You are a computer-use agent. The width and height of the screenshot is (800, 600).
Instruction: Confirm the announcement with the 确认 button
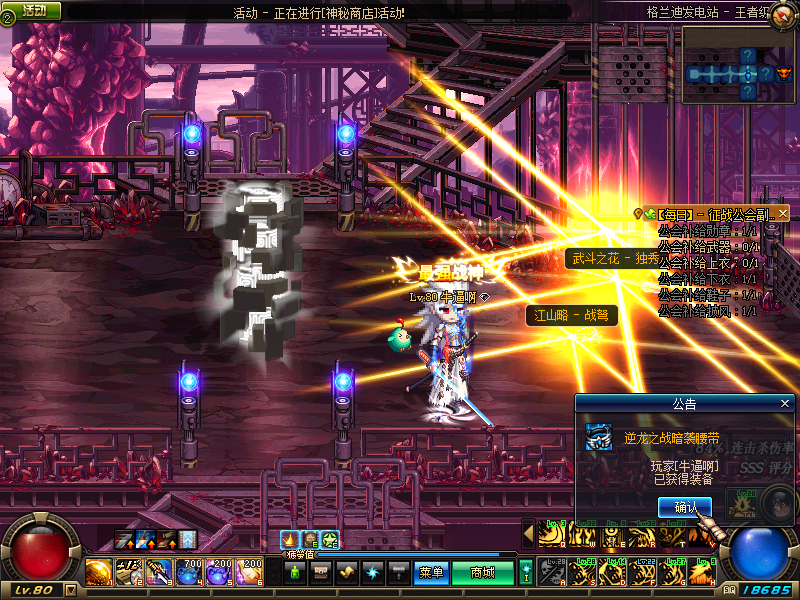coord(685,508)
